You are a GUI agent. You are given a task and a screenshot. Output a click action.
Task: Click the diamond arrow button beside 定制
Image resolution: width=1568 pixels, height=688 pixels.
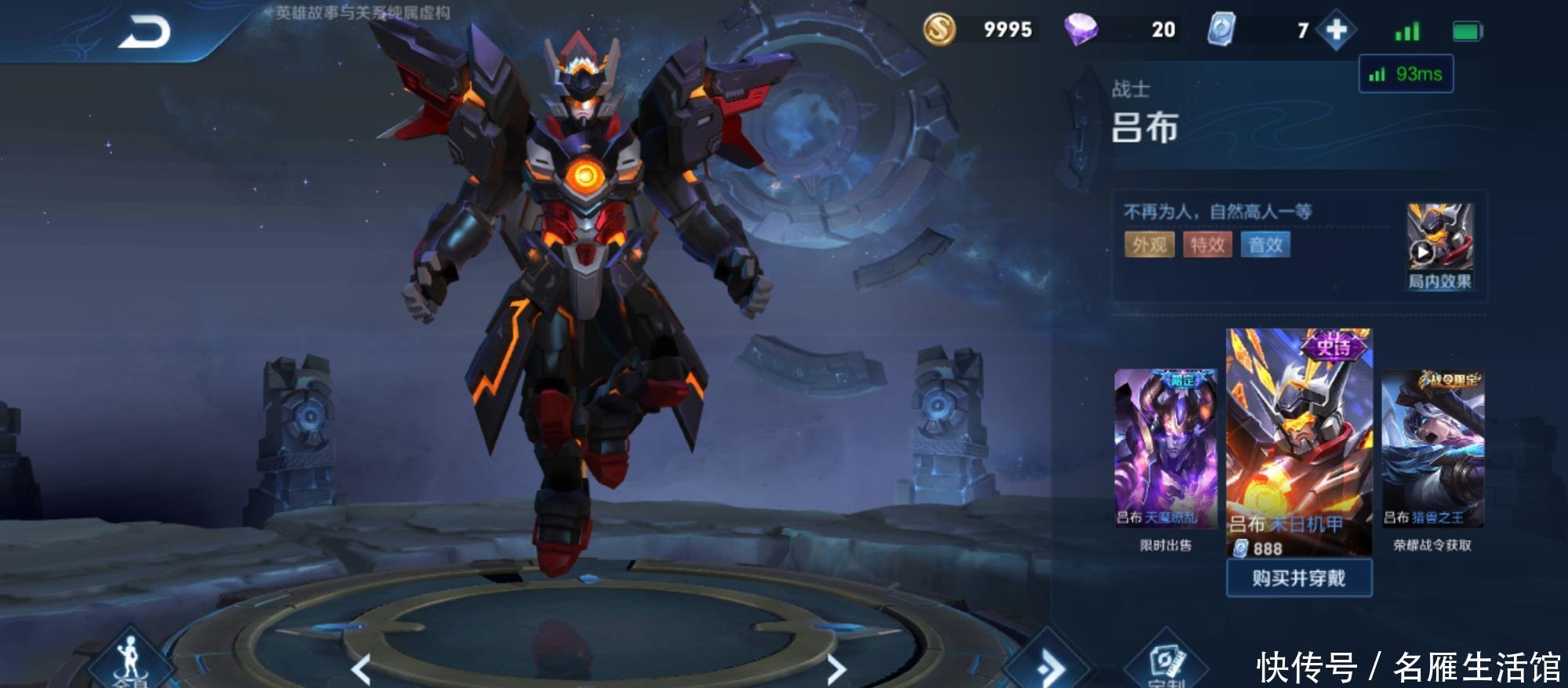pyautogui.click(x=1048, y=666)
